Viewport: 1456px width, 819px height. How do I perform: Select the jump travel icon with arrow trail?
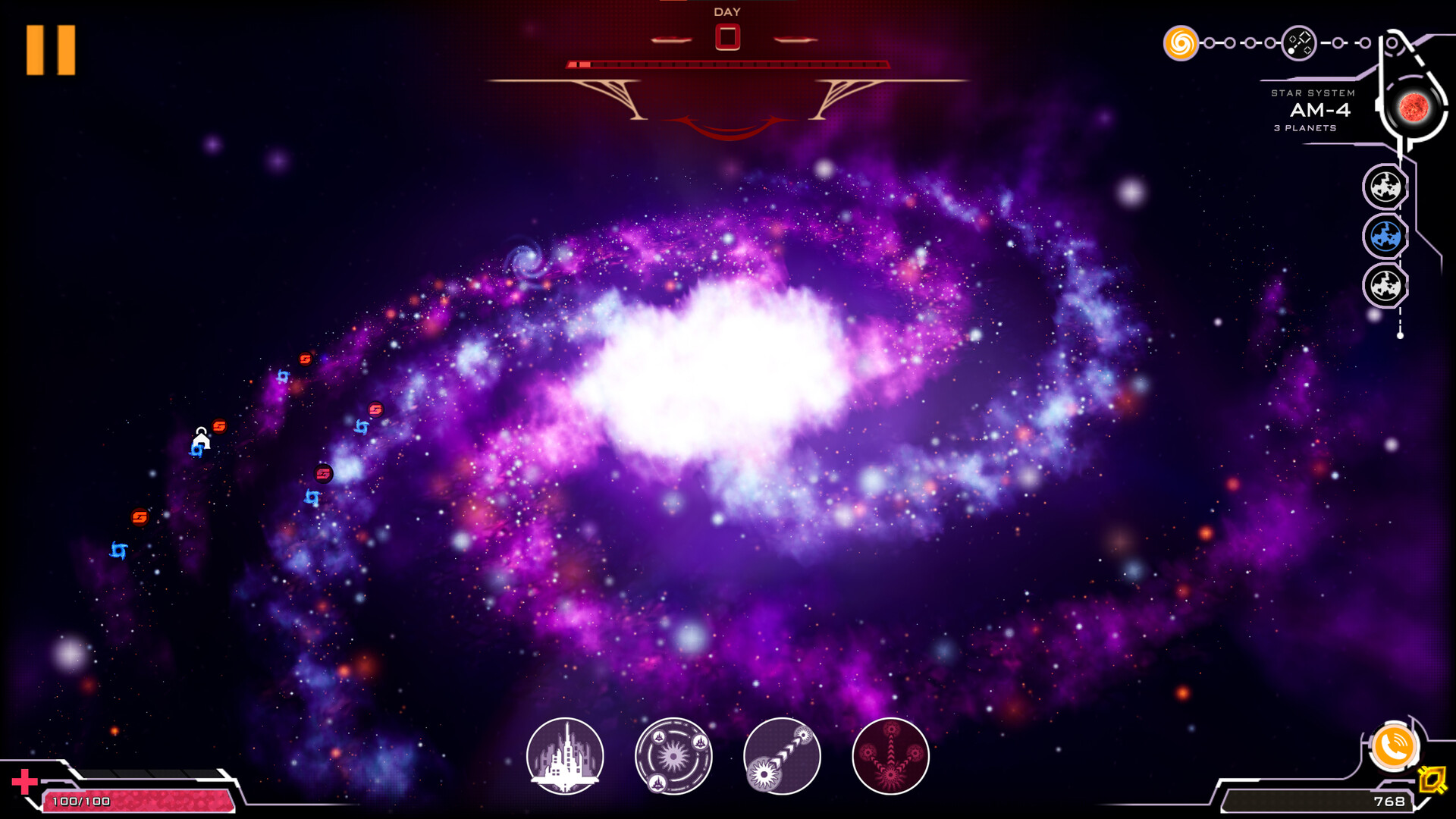(x=782, y=756)
